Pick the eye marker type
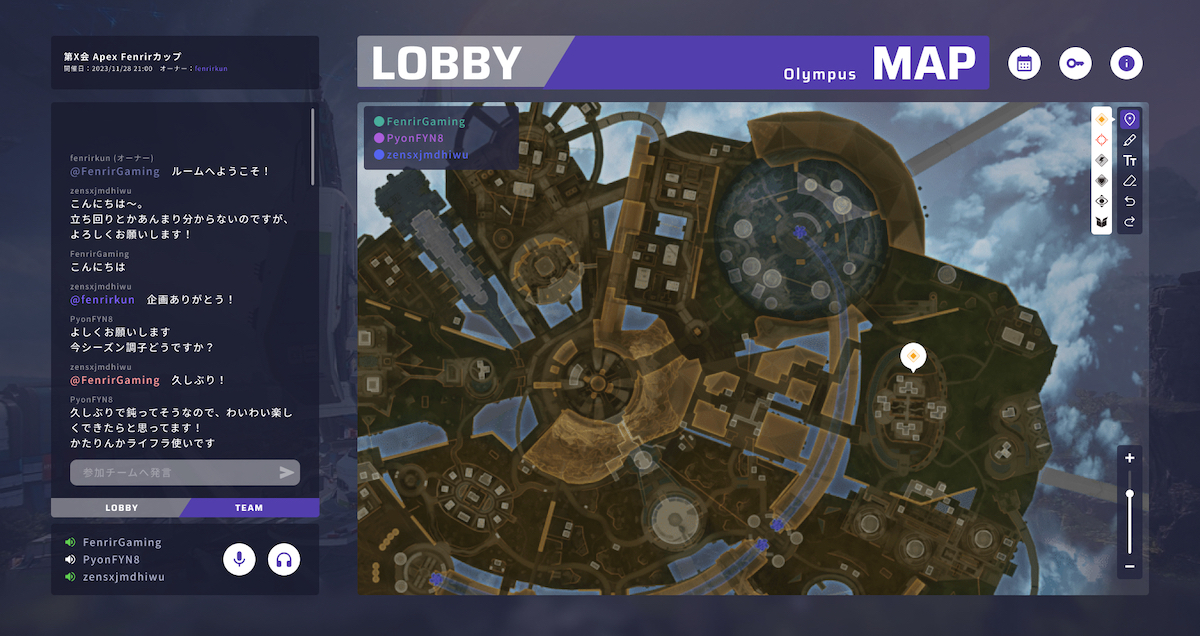The height and width of the screenshot is (636, 1200). [1101, 201]
